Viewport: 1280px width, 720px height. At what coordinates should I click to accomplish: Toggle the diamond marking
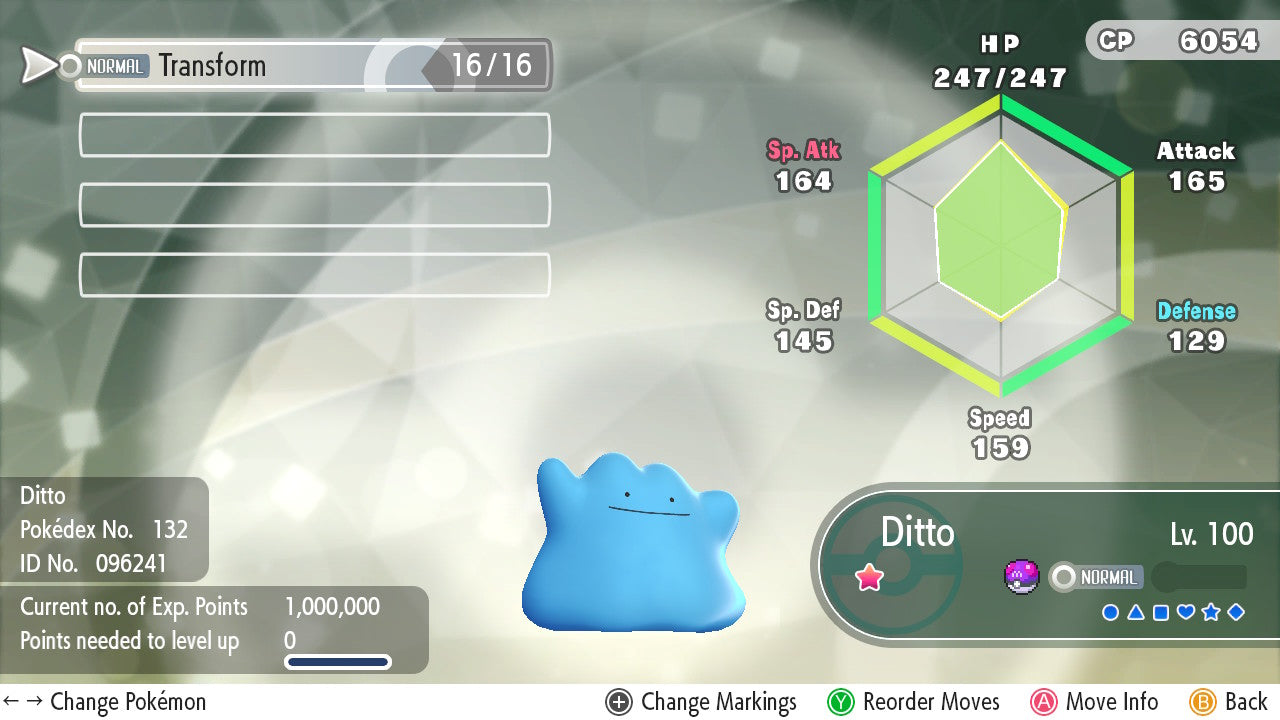(1236, 612)
